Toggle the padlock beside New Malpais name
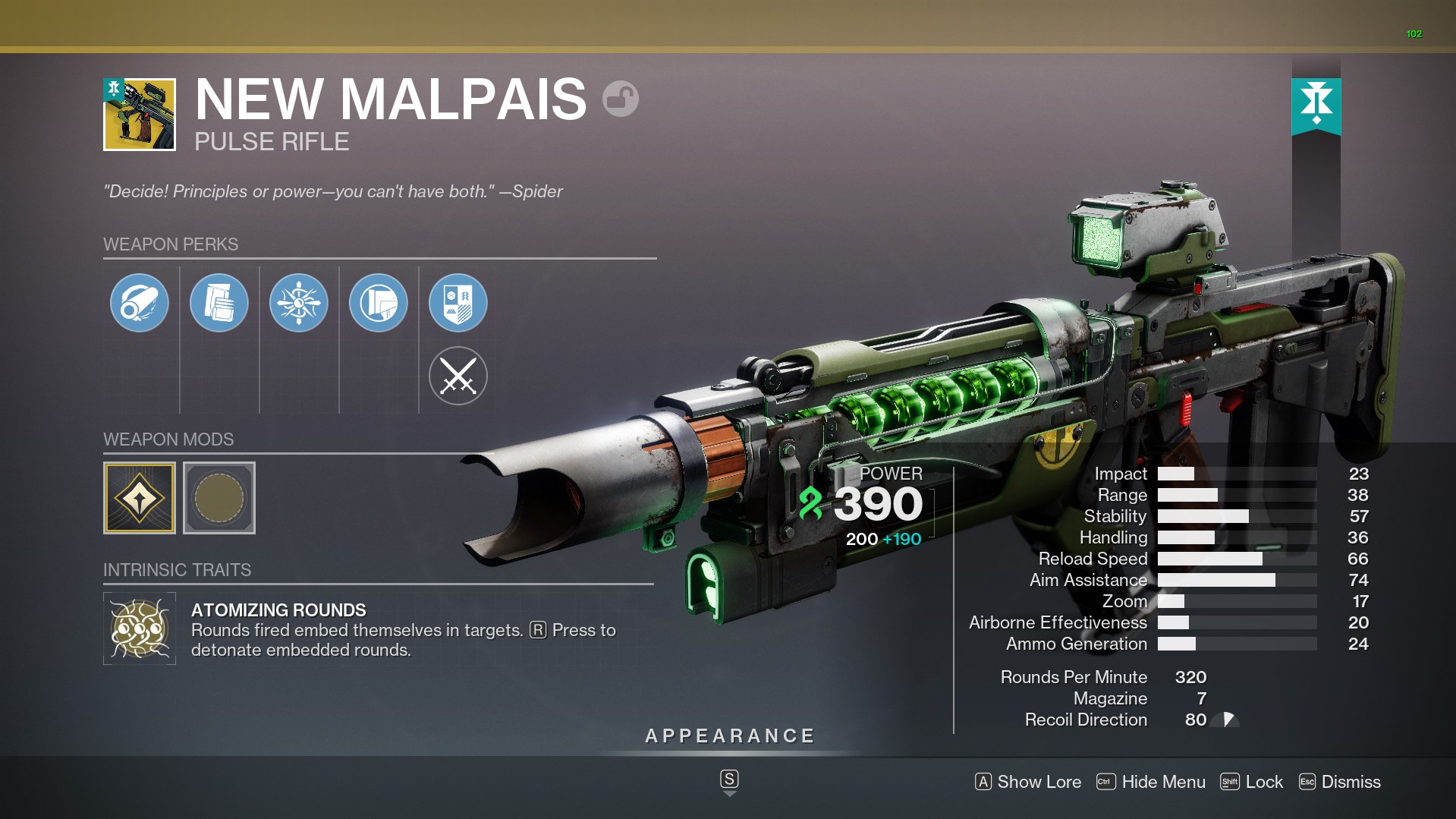1456x819 pixels. pos(621,99)
